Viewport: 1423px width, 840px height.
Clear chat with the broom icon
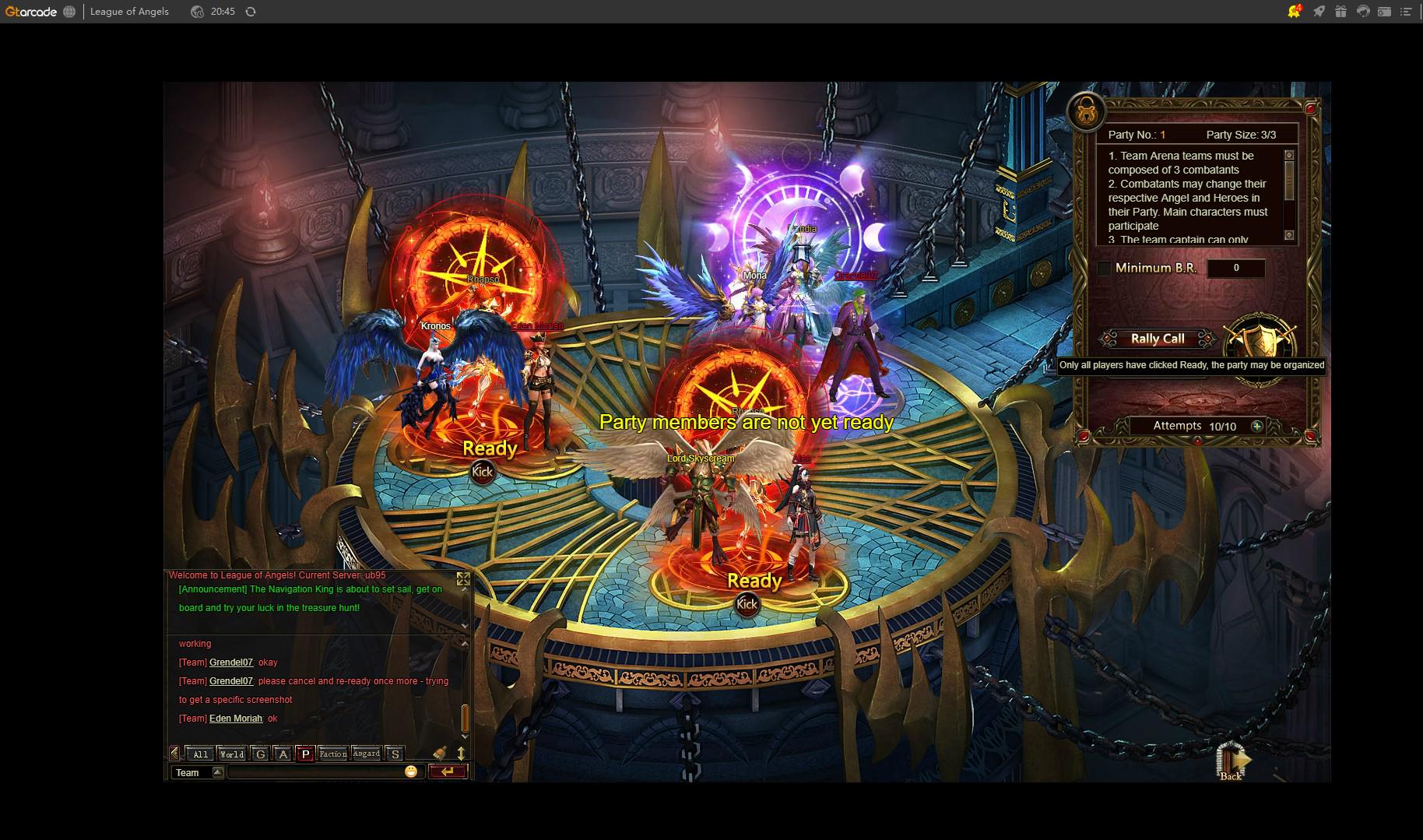point(440,753)
